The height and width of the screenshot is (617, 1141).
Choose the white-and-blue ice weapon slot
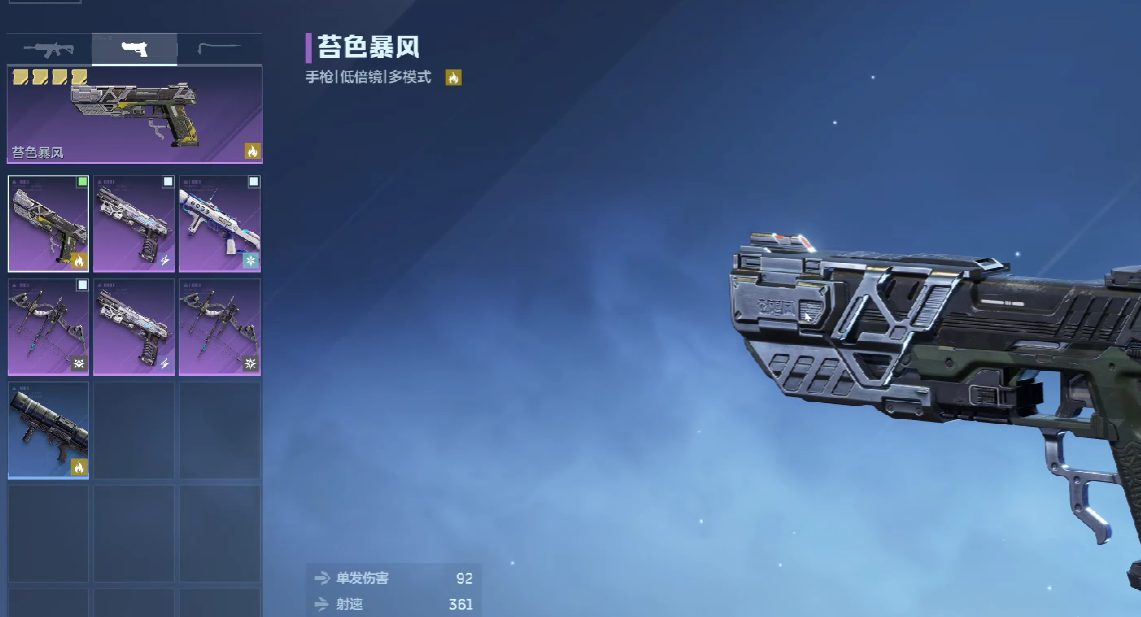point(219,223)
